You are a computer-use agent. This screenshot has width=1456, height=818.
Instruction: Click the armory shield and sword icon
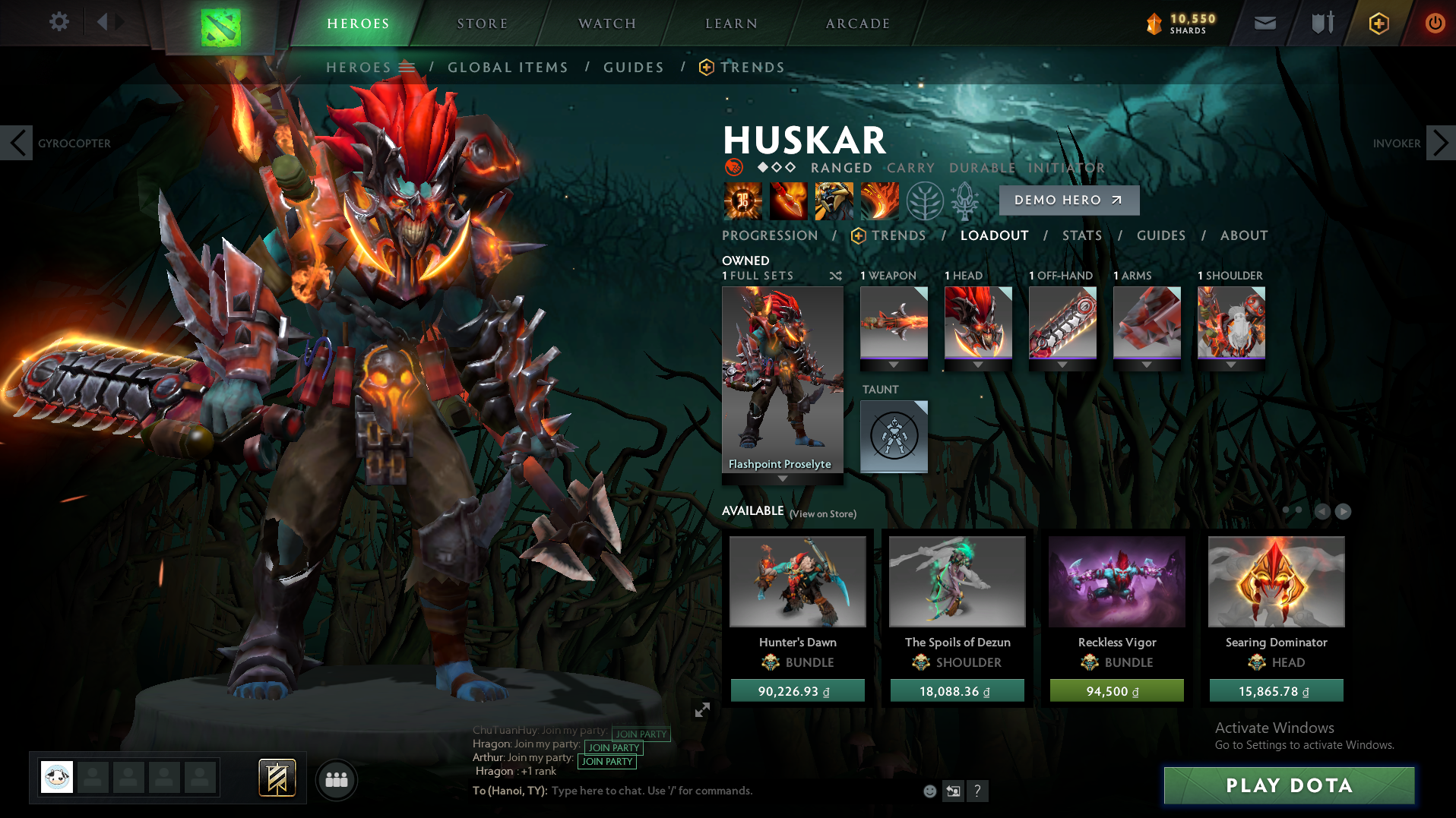pyautogui.click(x=1321, y=23)
